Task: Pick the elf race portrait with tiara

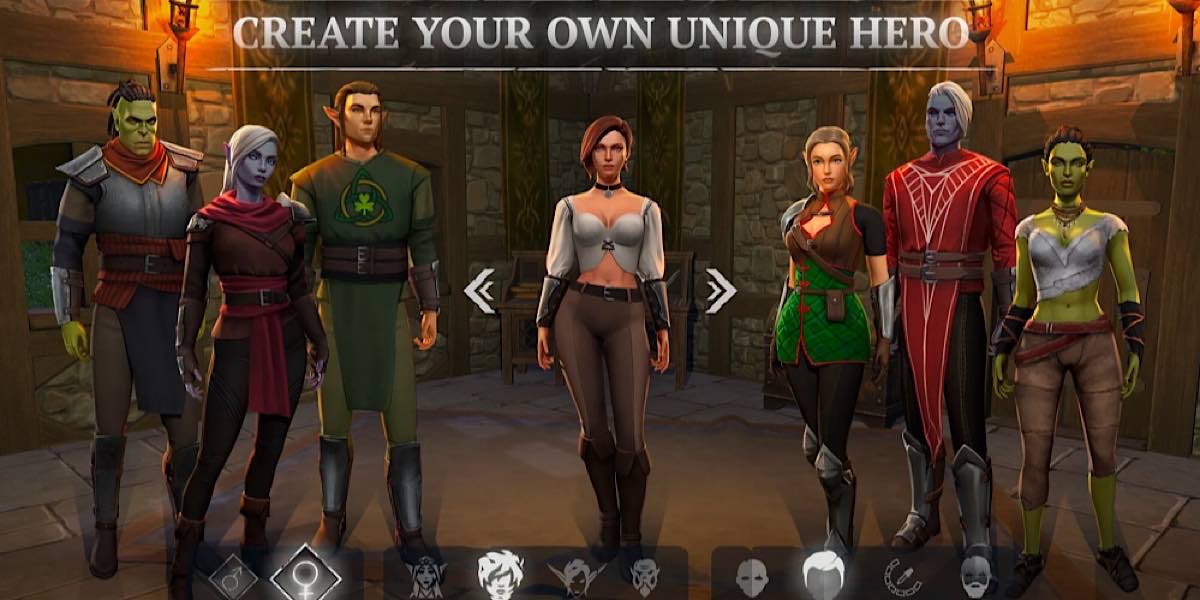Action: click(426, 576)
